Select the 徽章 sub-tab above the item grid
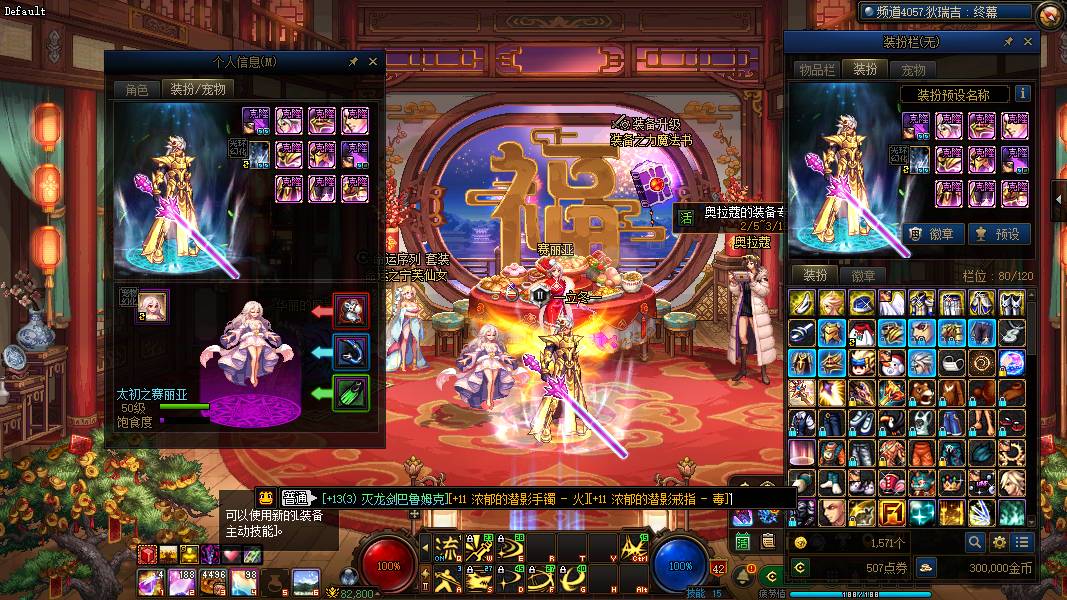1067x600 pixels. tap(863, 275)
